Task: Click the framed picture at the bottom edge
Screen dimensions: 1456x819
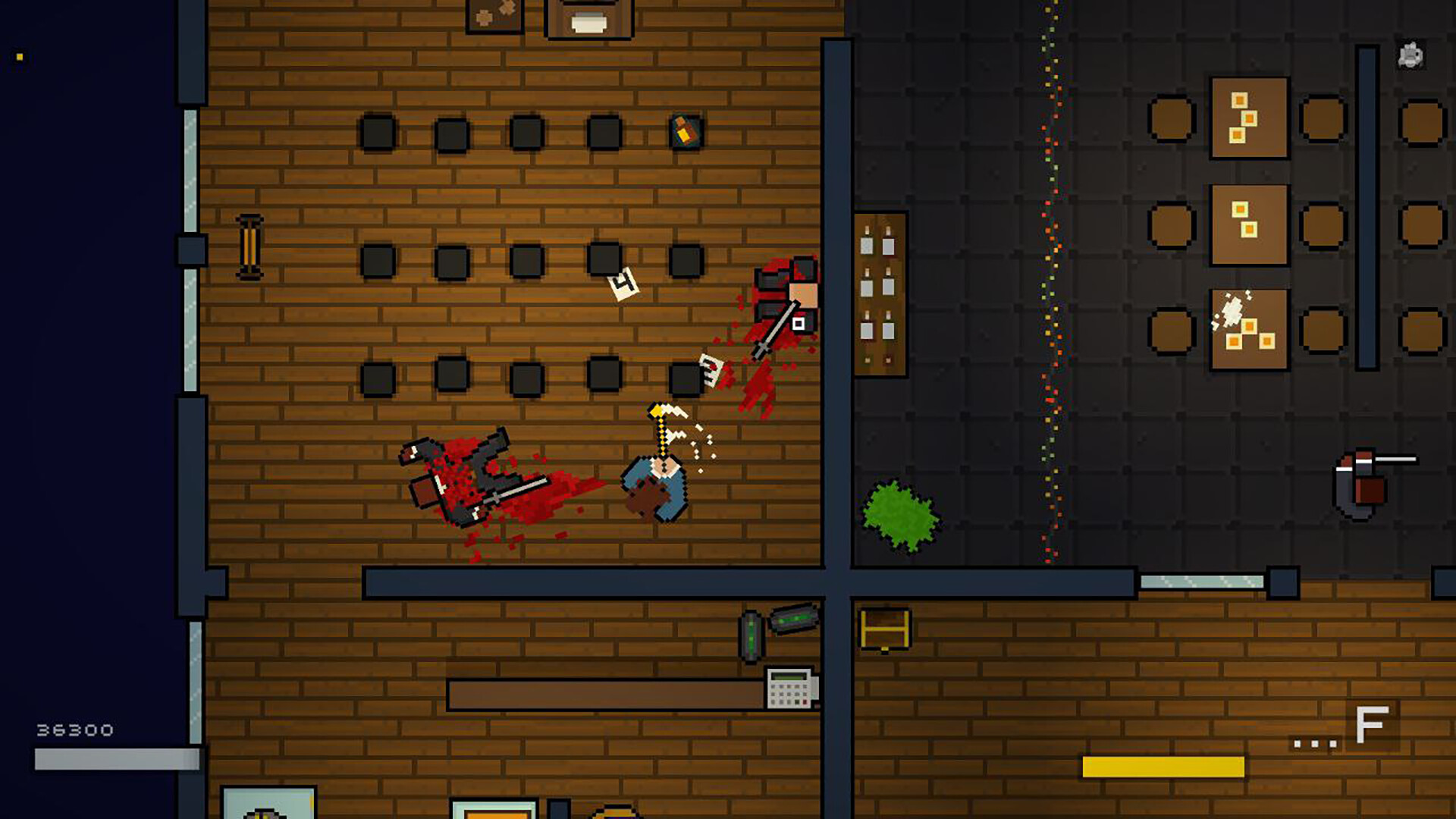Action: [x=269, y=804]
